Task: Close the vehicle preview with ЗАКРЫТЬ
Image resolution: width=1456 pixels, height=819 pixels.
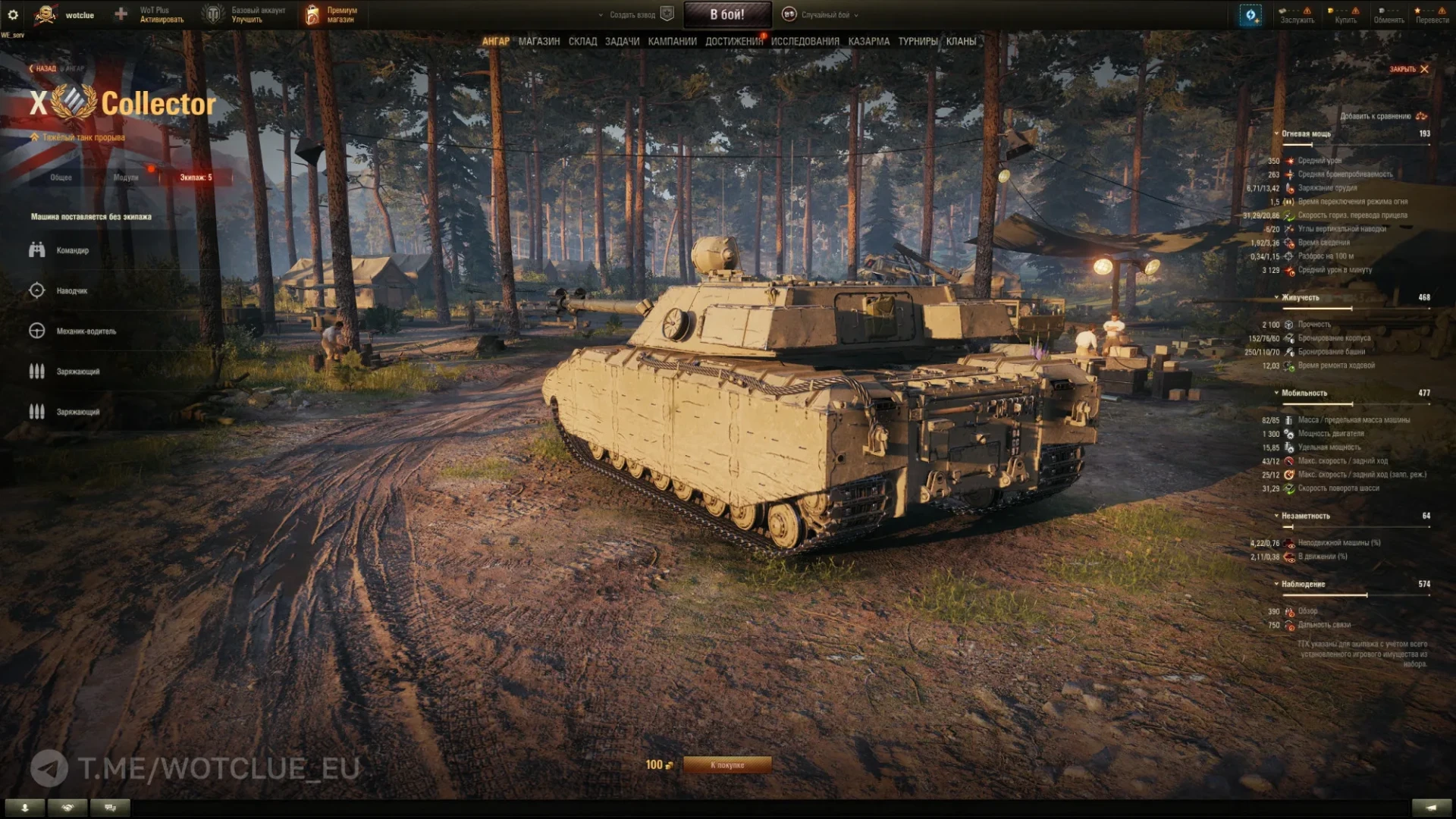Action: pos(1408,69)
